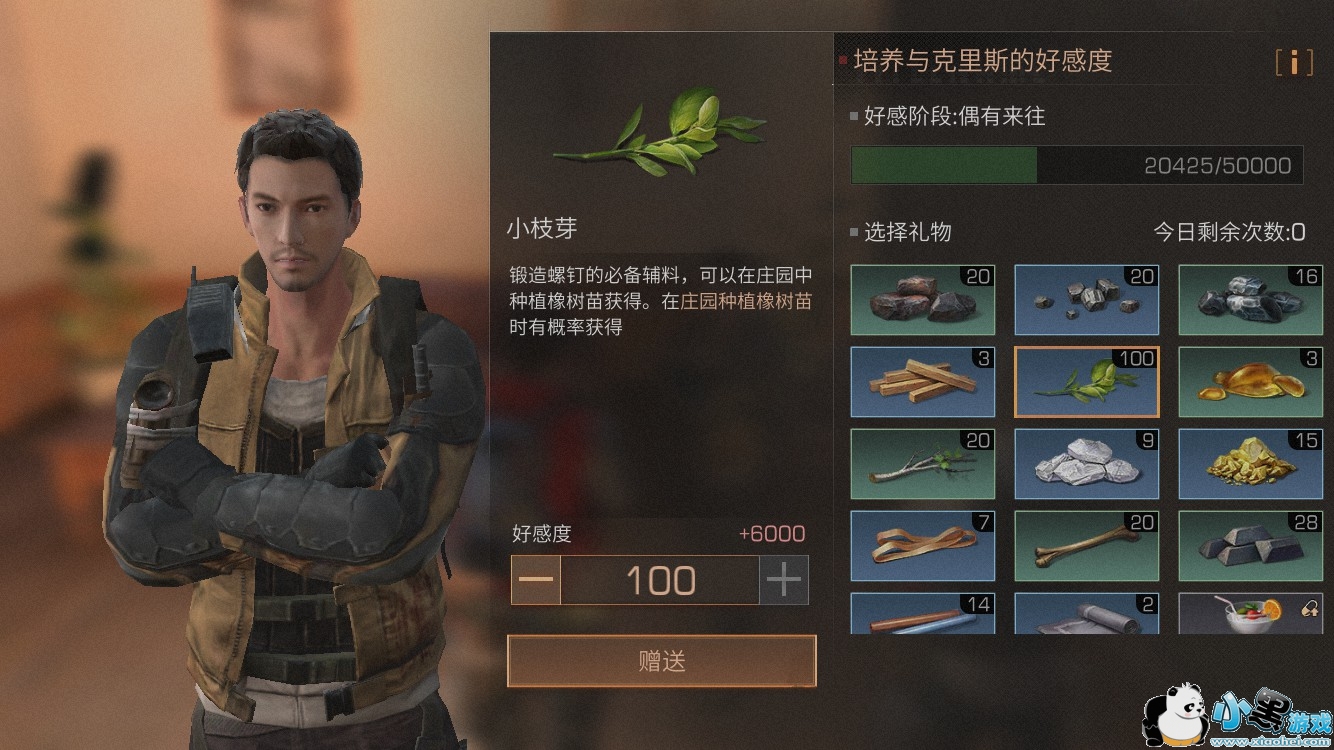Select the red and blue stick slot

tap(923, 613)
